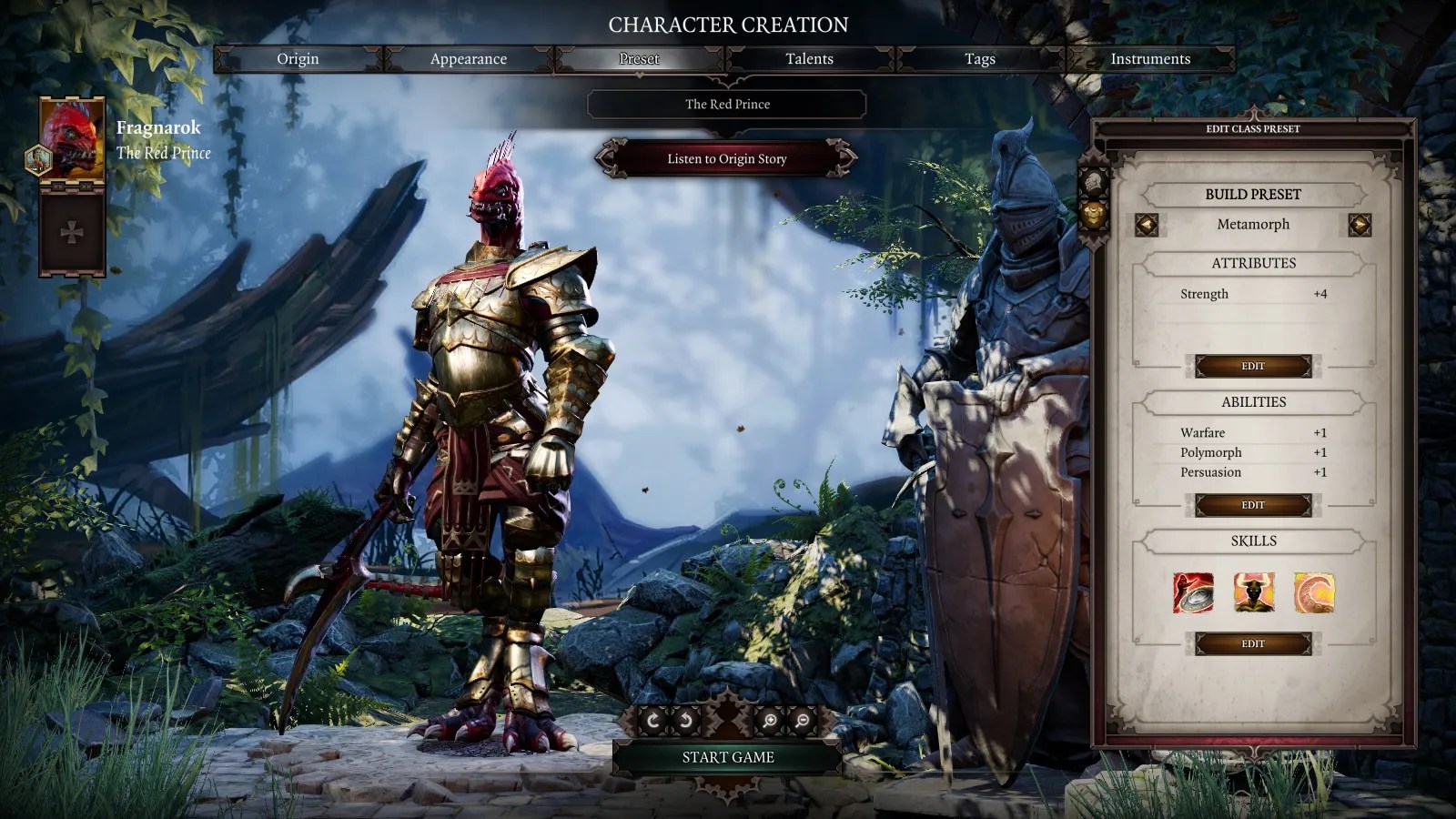The height and width of the screenshot is (819, 1456).
Task: Select the Fragnarok character portrait
Action: (x=72, y=139)
